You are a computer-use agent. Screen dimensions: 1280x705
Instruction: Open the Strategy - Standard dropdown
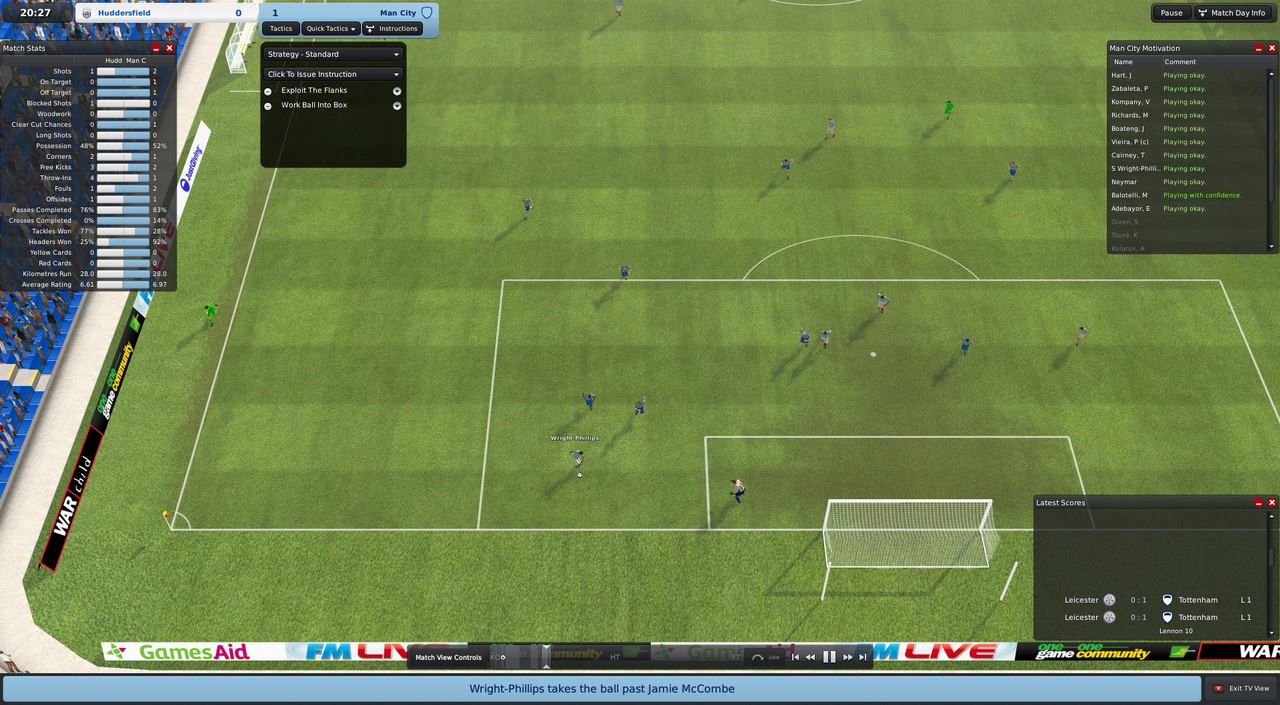click(x=333, y=54)
